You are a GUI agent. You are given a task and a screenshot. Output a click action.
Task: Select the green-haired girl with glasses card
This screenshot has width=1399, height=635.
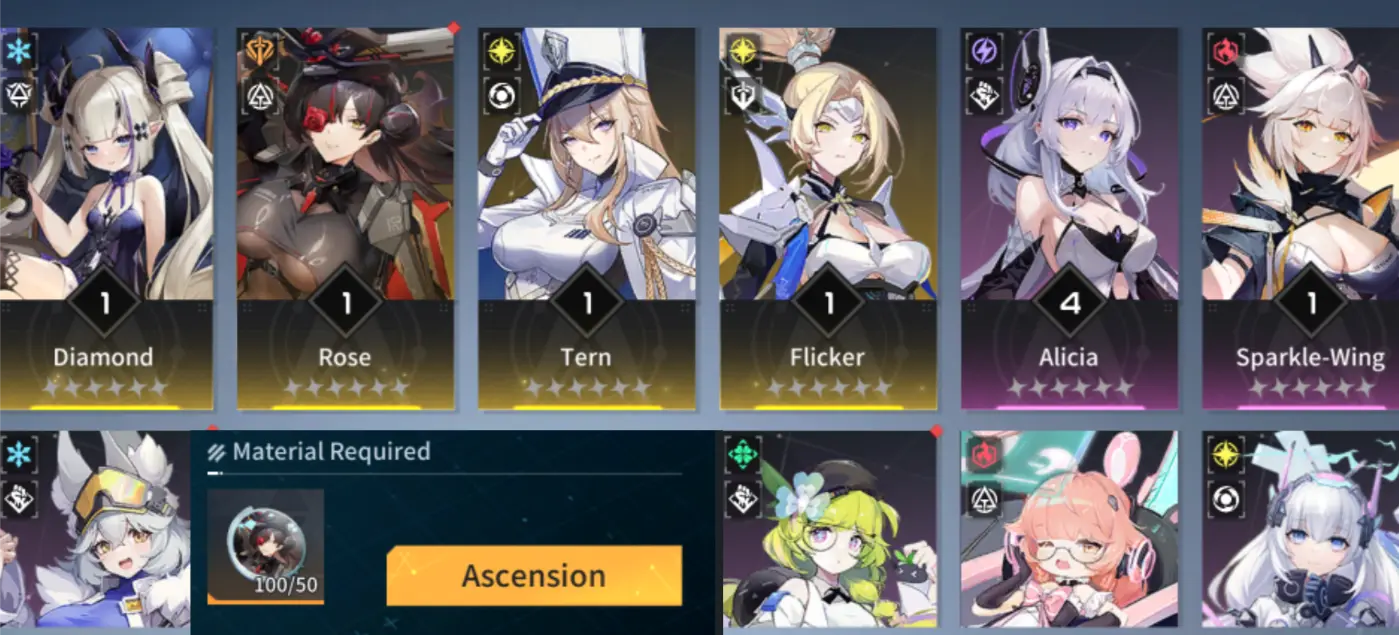828,535
